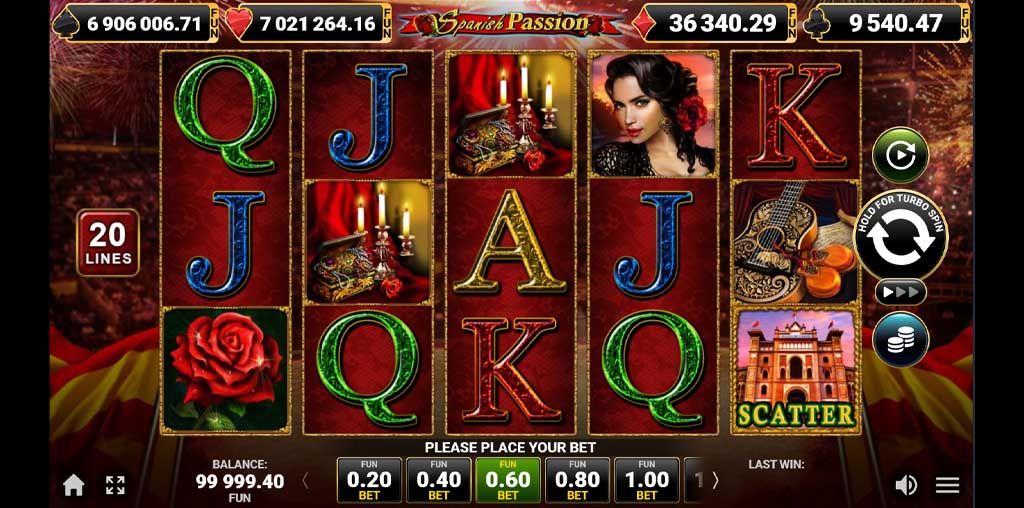Click the 20 Lines indicator
1024x508 pixels.
108,243
